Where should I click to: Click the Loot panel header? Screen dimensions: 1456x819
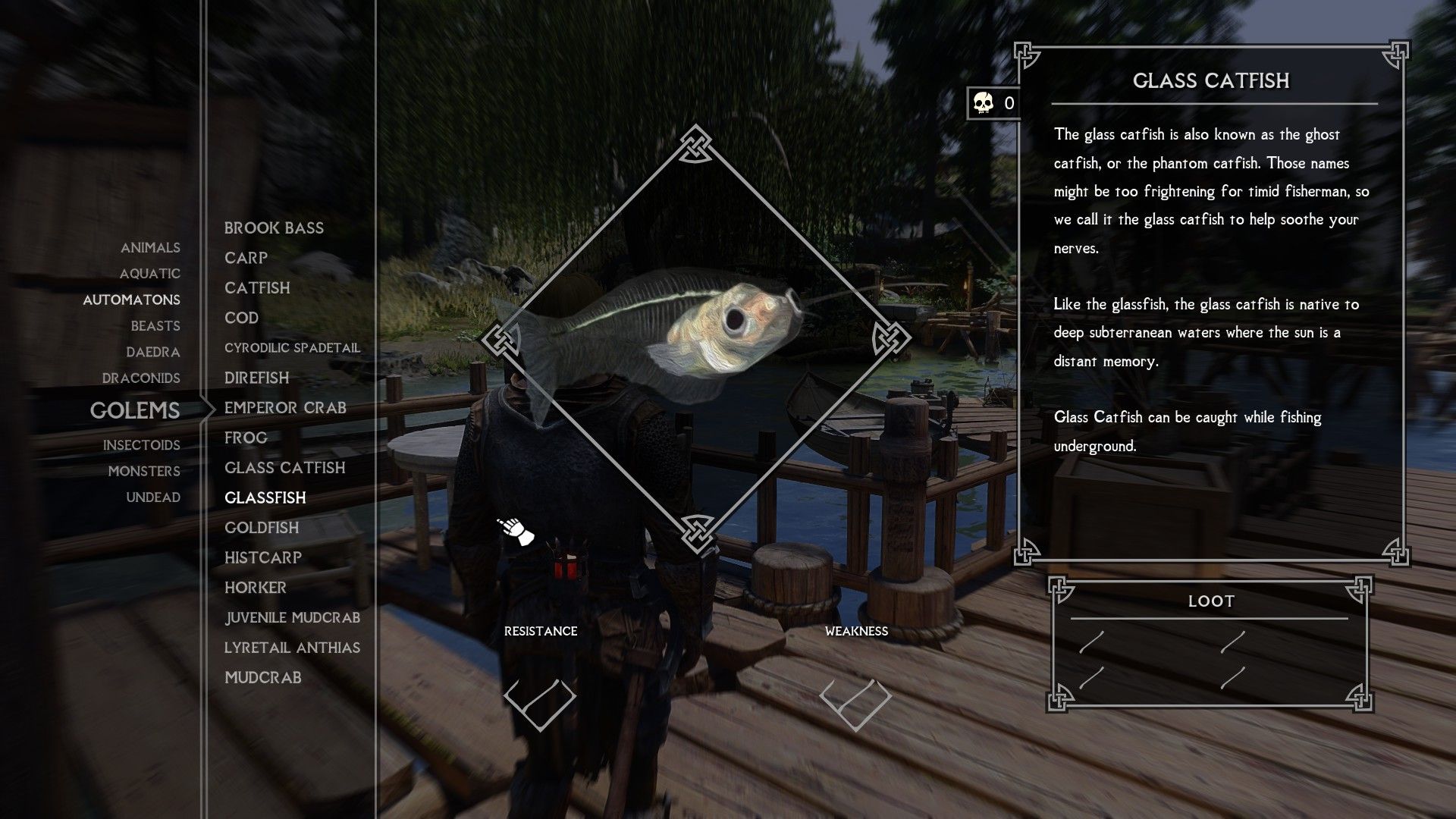[1213, 601]
